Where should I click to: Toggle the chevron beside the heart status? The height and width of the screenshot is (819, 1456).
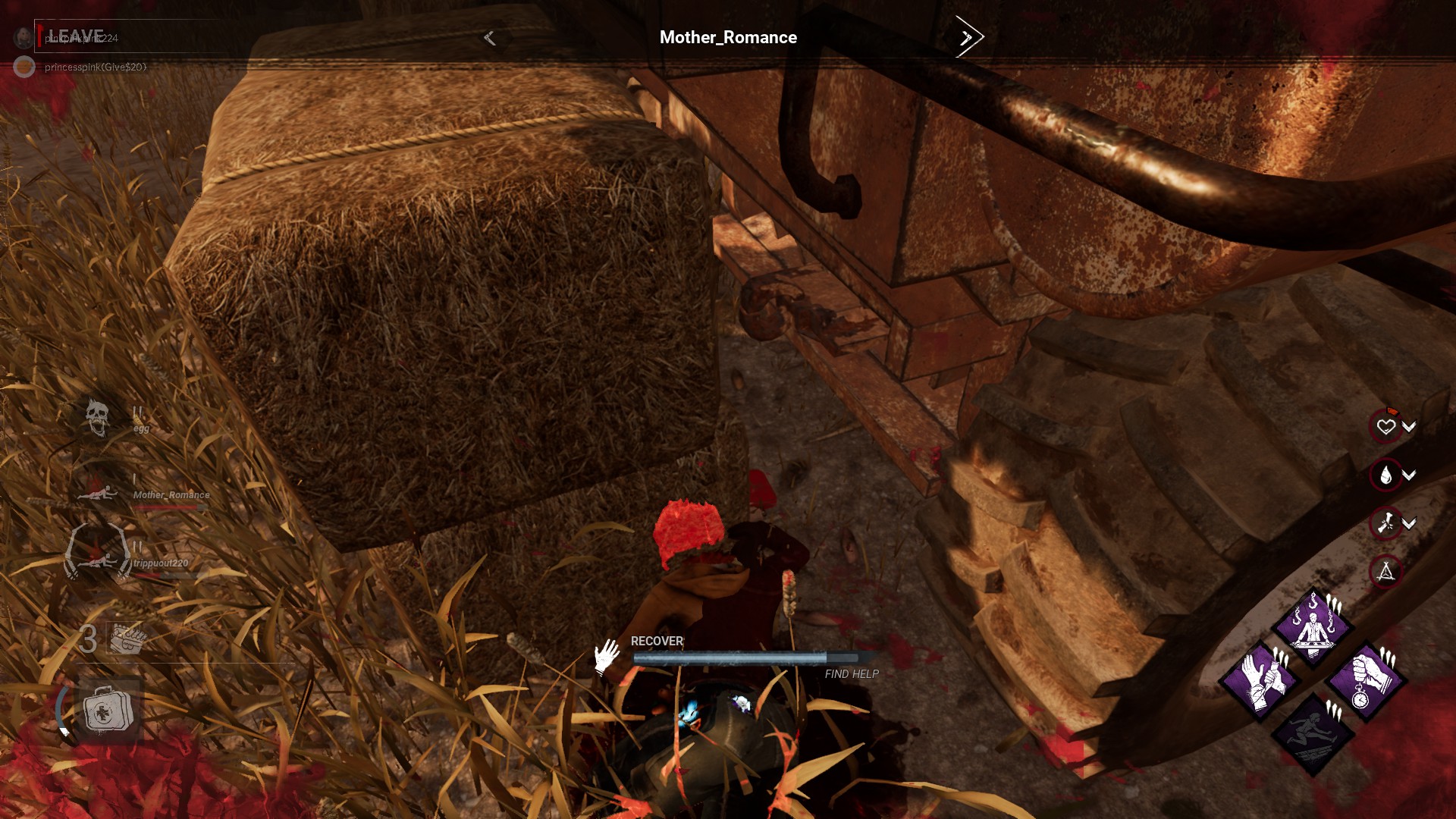[1409, 425]
